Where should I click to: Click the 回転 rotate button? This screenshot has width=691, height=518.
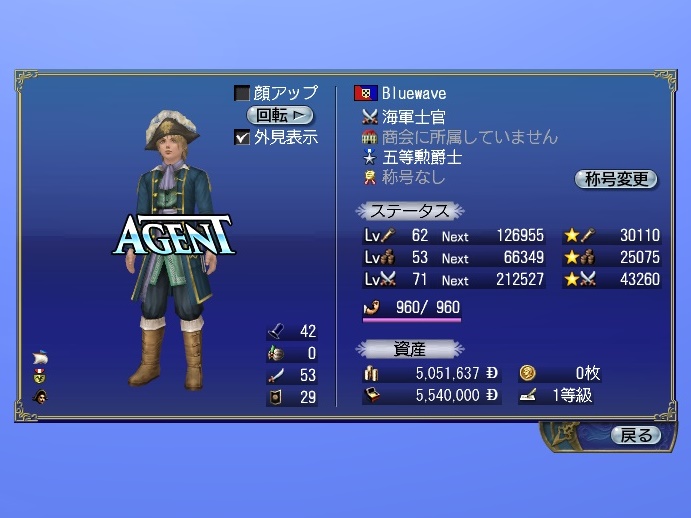[279, 115]
